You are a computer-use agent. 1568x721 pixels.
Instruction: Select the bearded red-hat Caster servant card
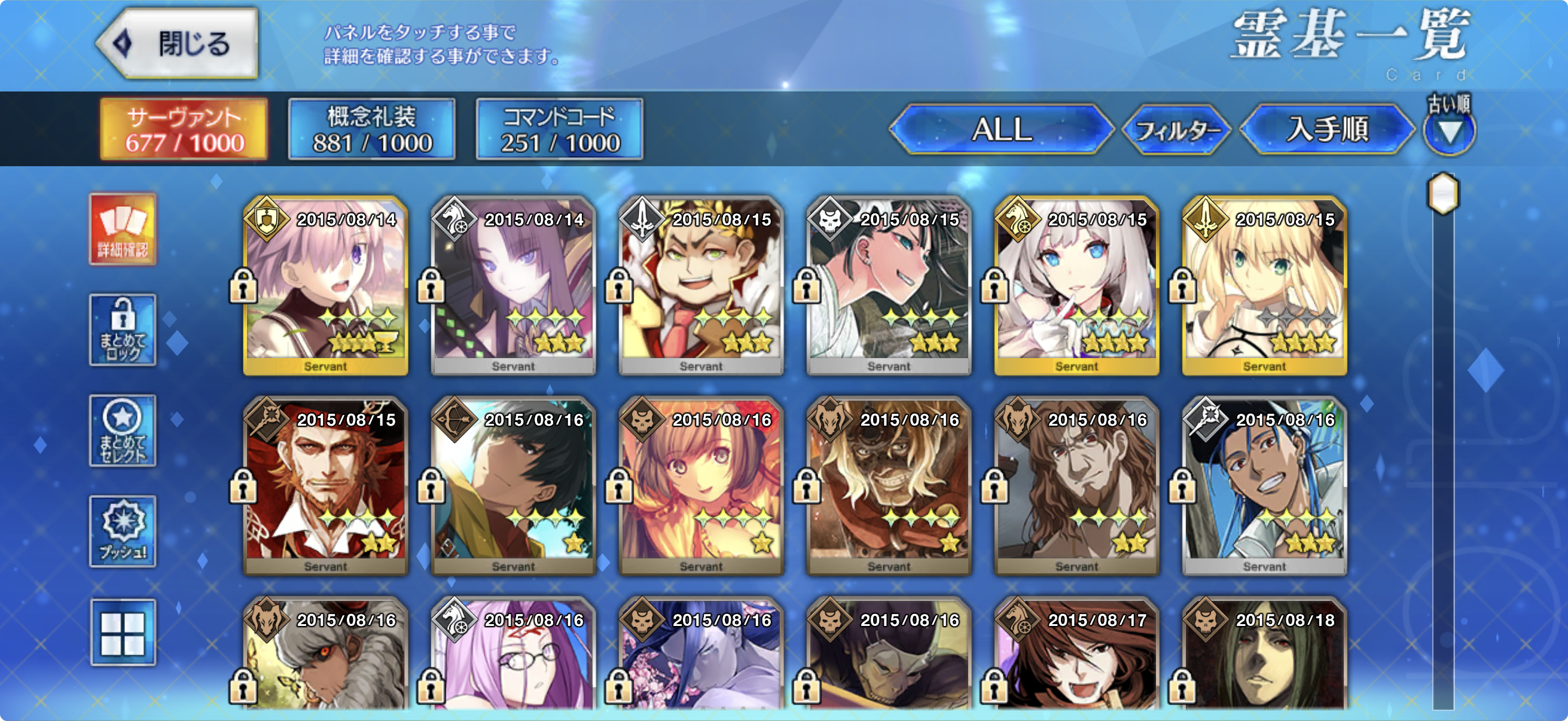326,485
